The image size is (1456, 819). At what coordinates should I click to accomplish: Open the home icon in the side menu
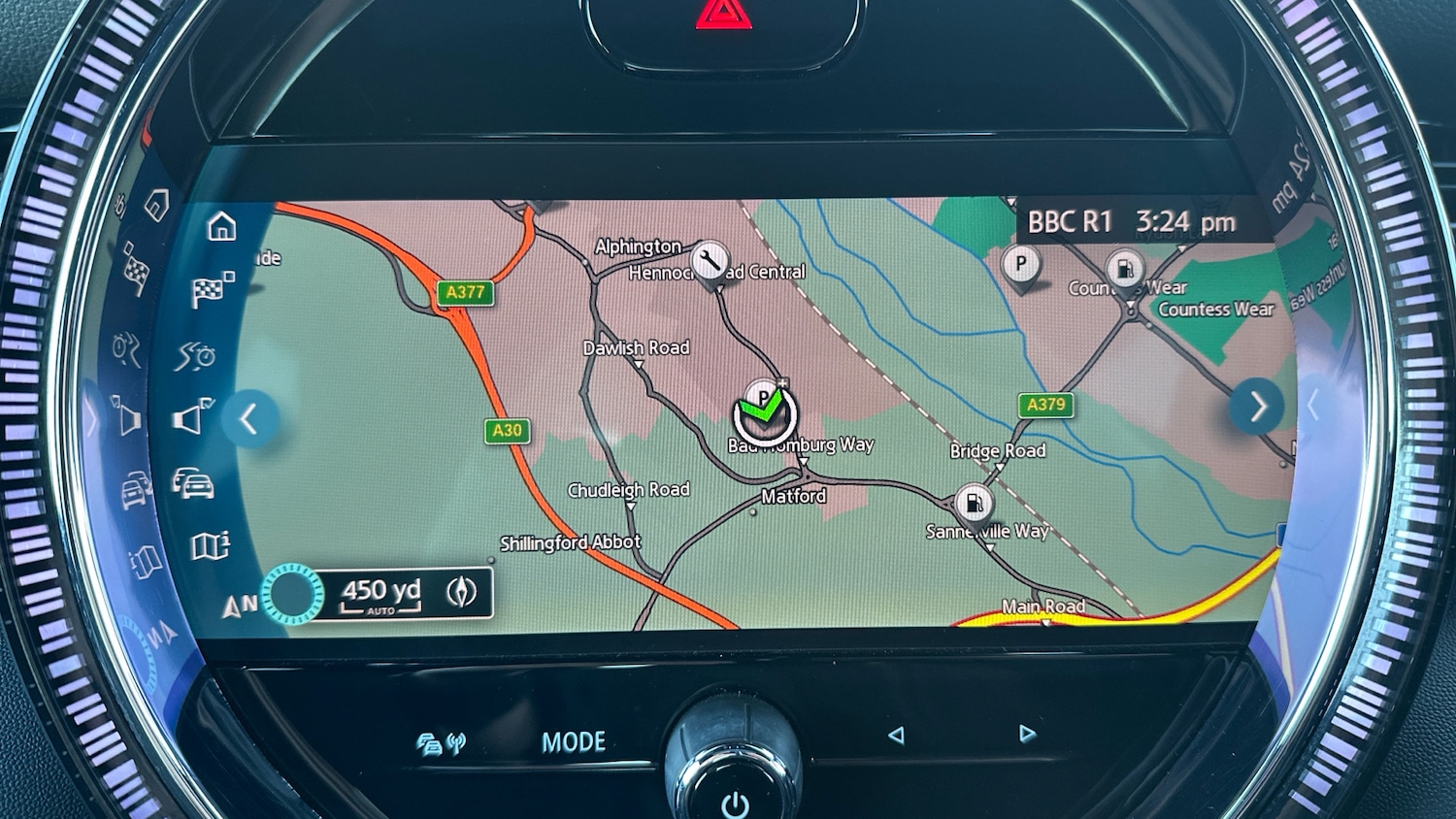221,227
